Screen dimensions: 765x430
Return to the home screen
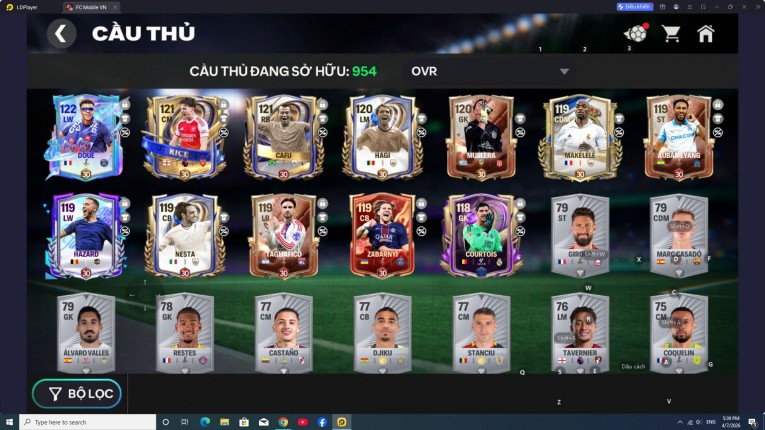tap(706, 34)
